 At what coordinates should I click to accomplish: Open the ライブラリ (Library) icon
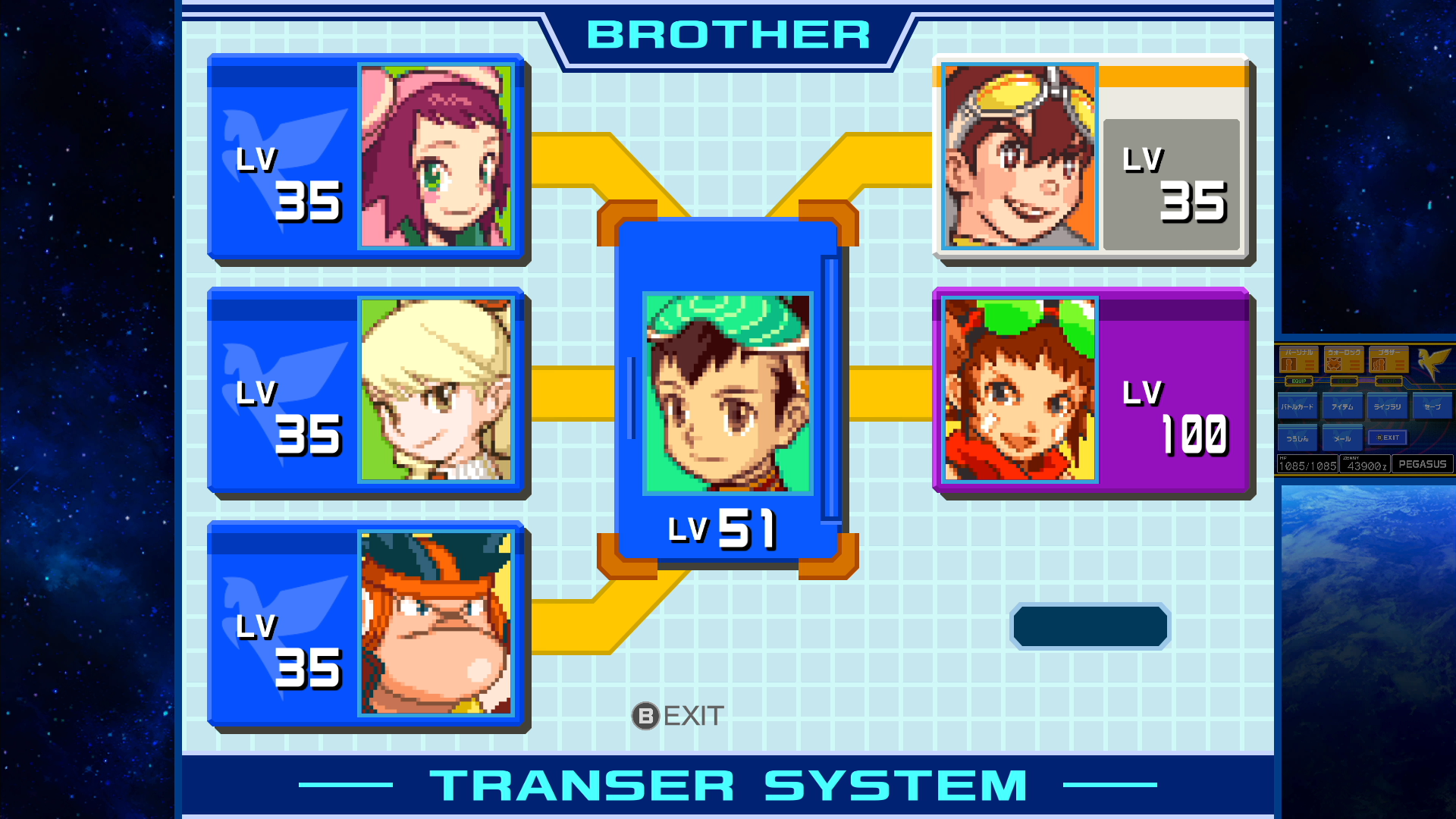pyautogui.click(x=1387, y=406)
